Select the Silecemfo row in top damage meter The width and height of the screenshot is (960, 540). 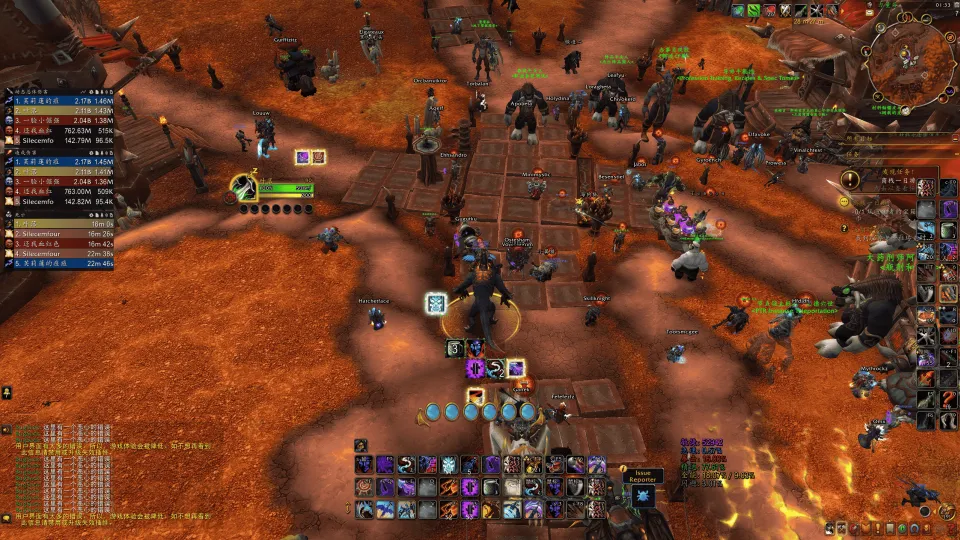(x=60, y=141)
